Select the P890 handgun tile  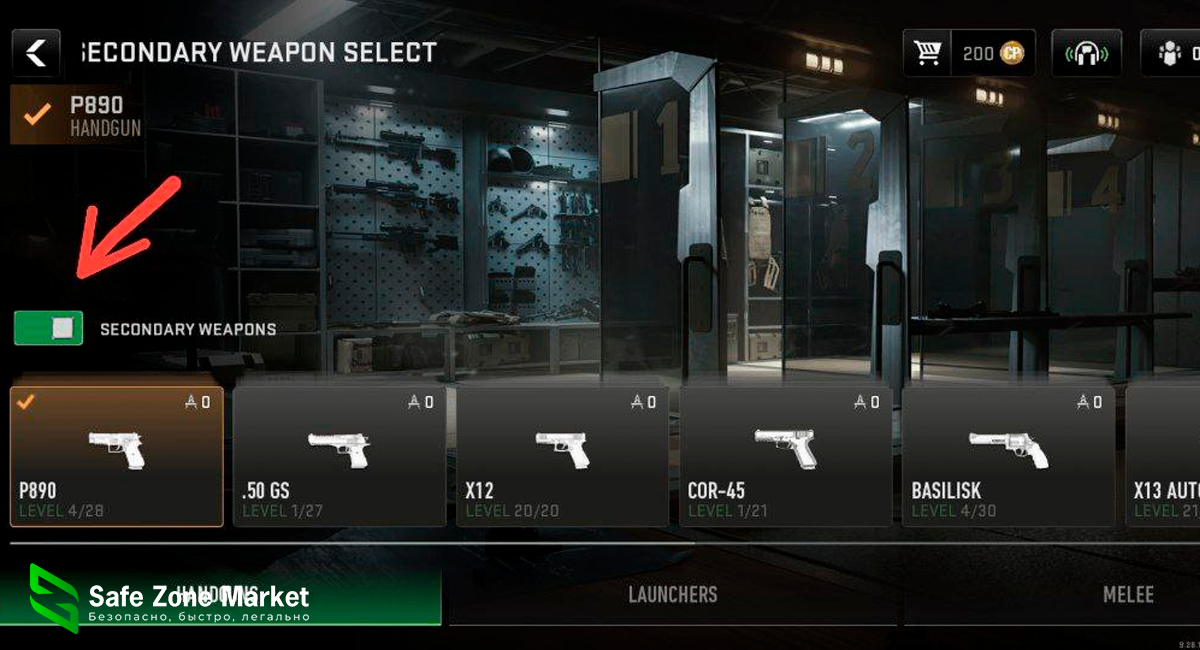117,456
